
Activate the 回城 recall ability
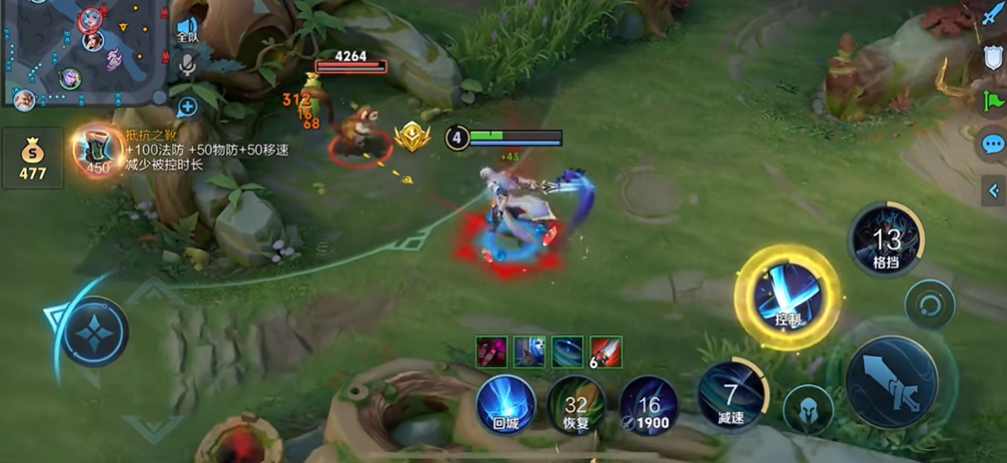click(x=506, y=405)
